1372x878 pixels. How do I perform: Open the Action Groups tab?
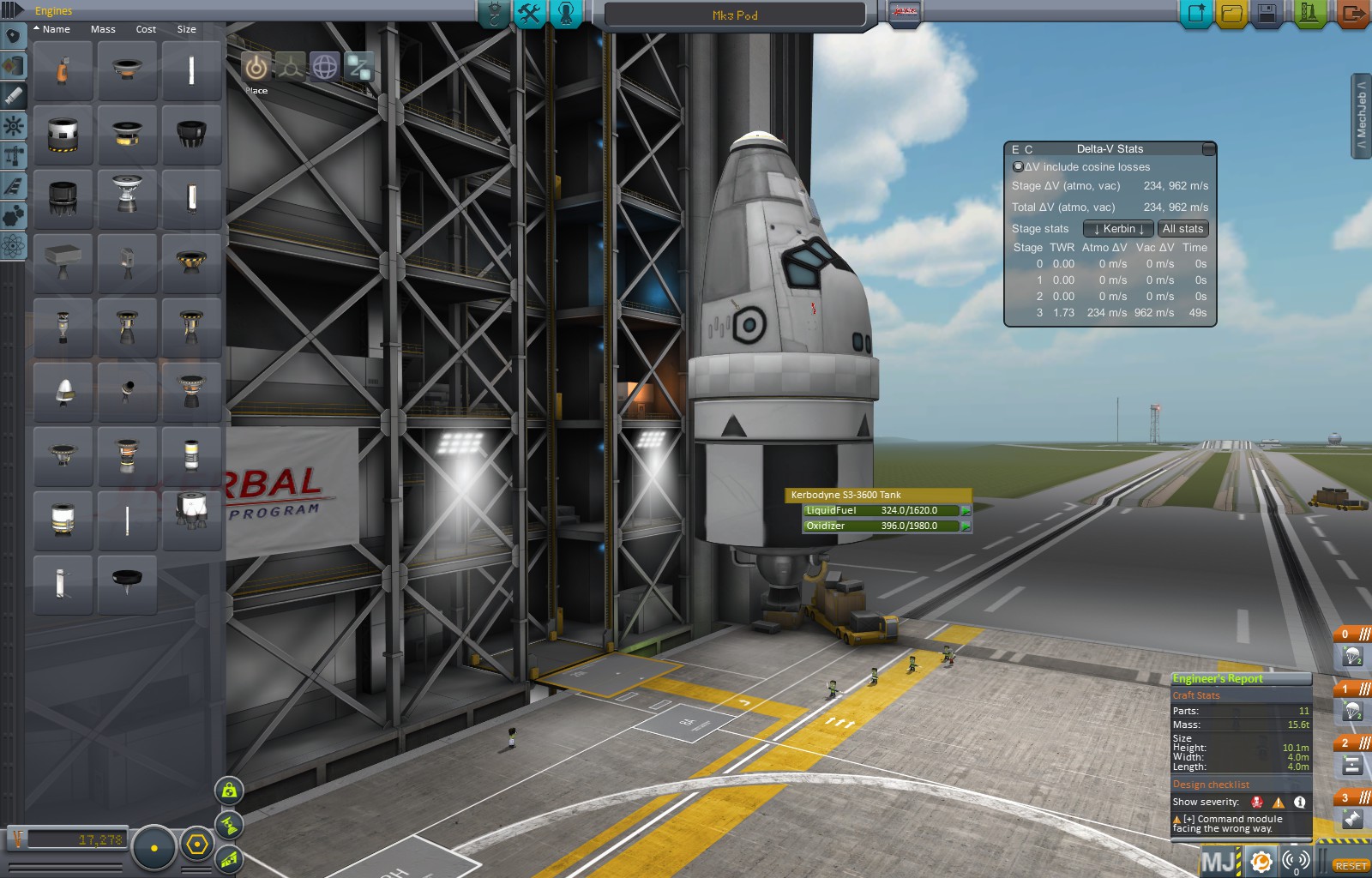(x=530, y=14)
